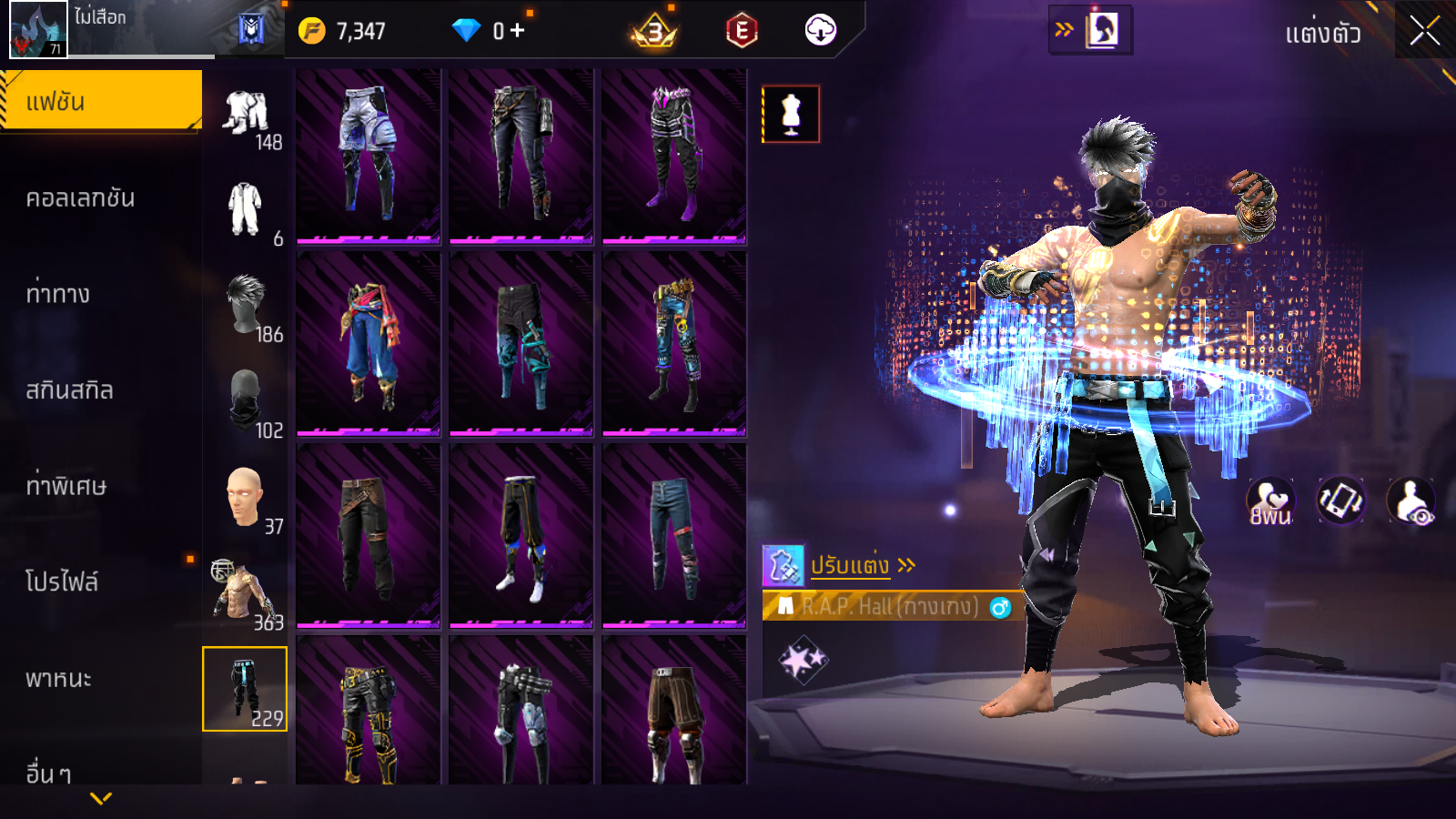
Task: Choose the bald head face category
Action: [x=246, y=498]
